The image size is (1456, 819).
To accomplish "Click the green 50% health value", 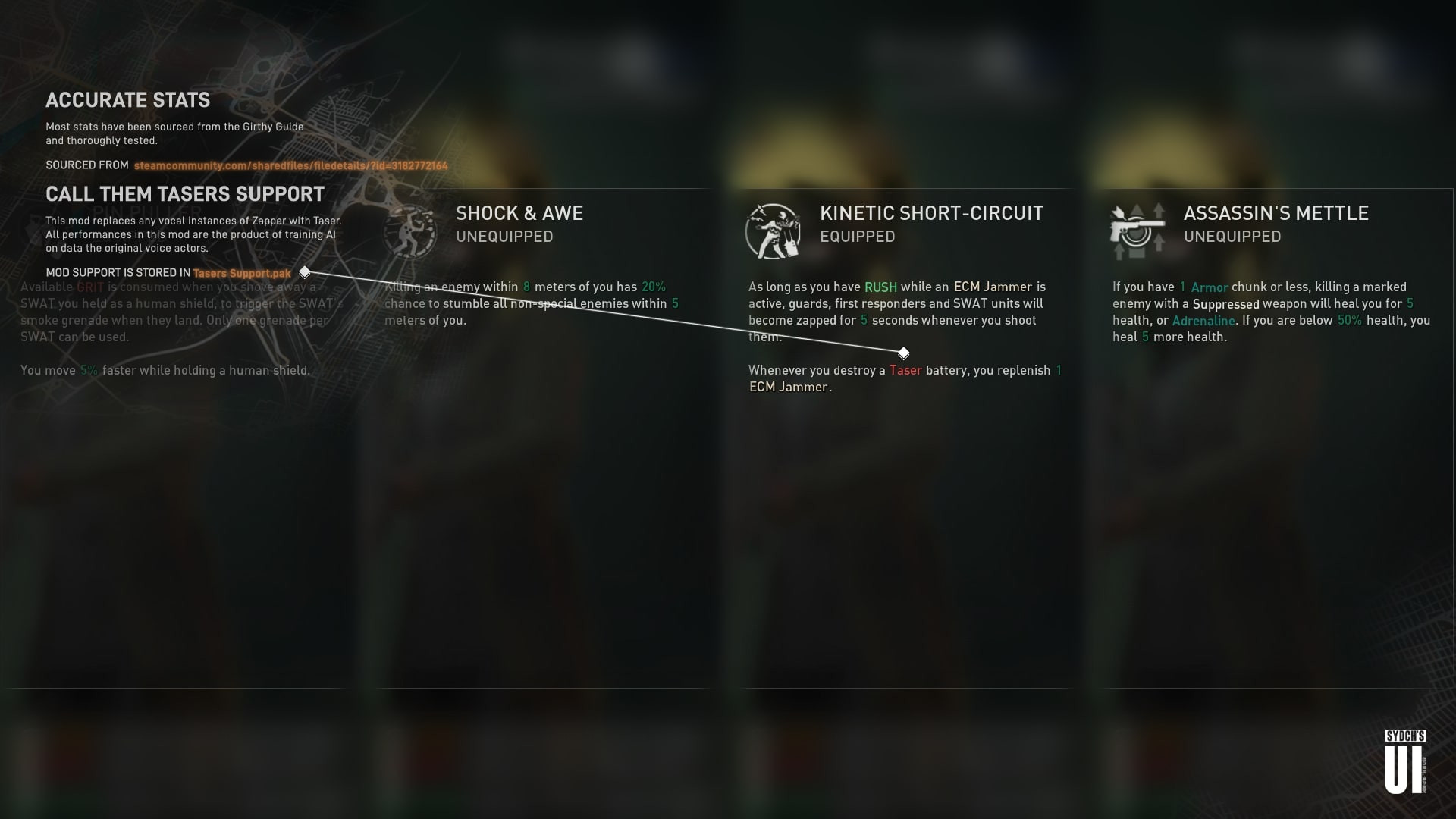I will click(x=1350, y=320).
